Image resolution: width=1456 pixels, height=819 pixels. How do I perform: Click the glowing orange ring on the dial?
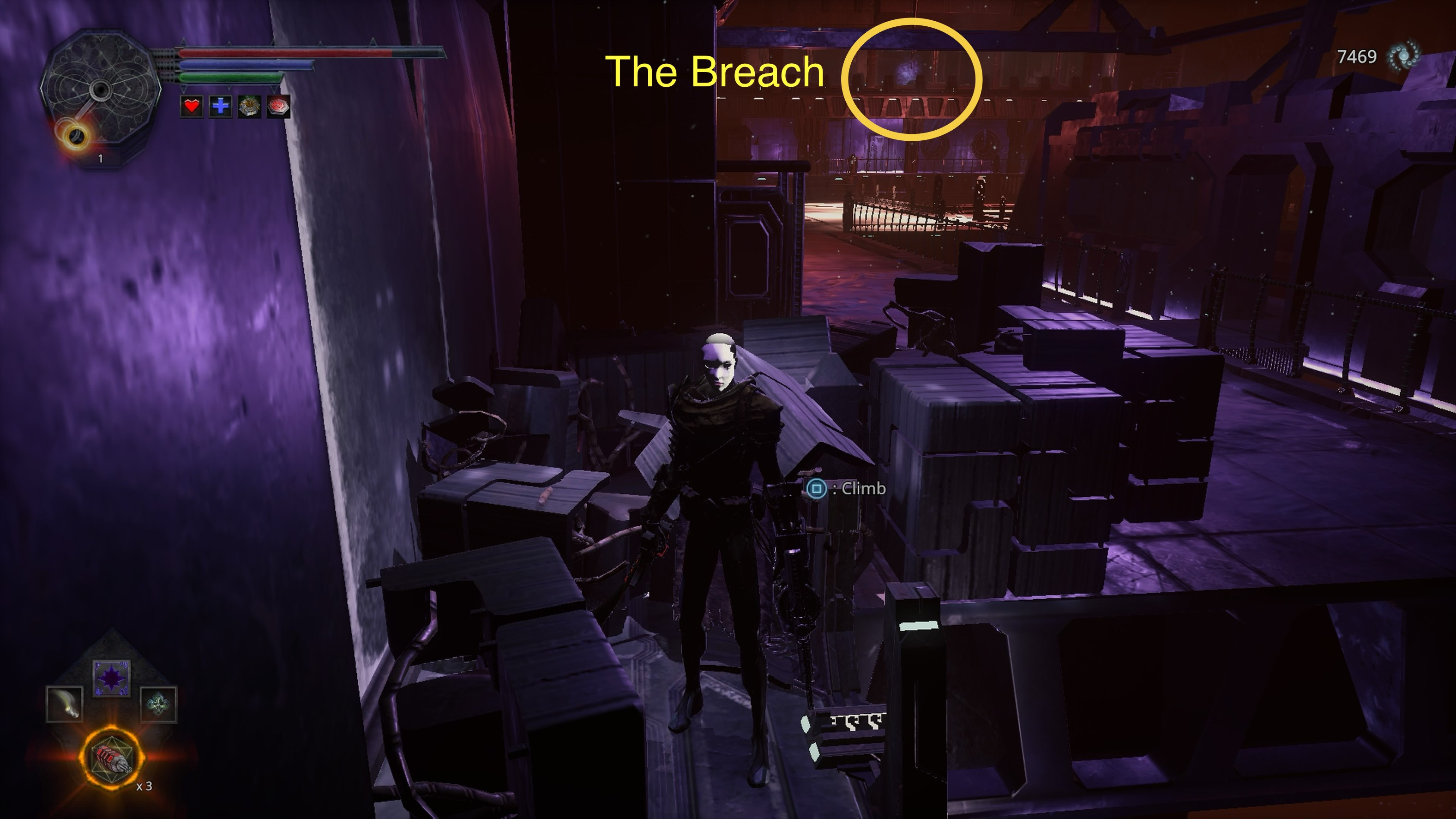pos(75,136)
